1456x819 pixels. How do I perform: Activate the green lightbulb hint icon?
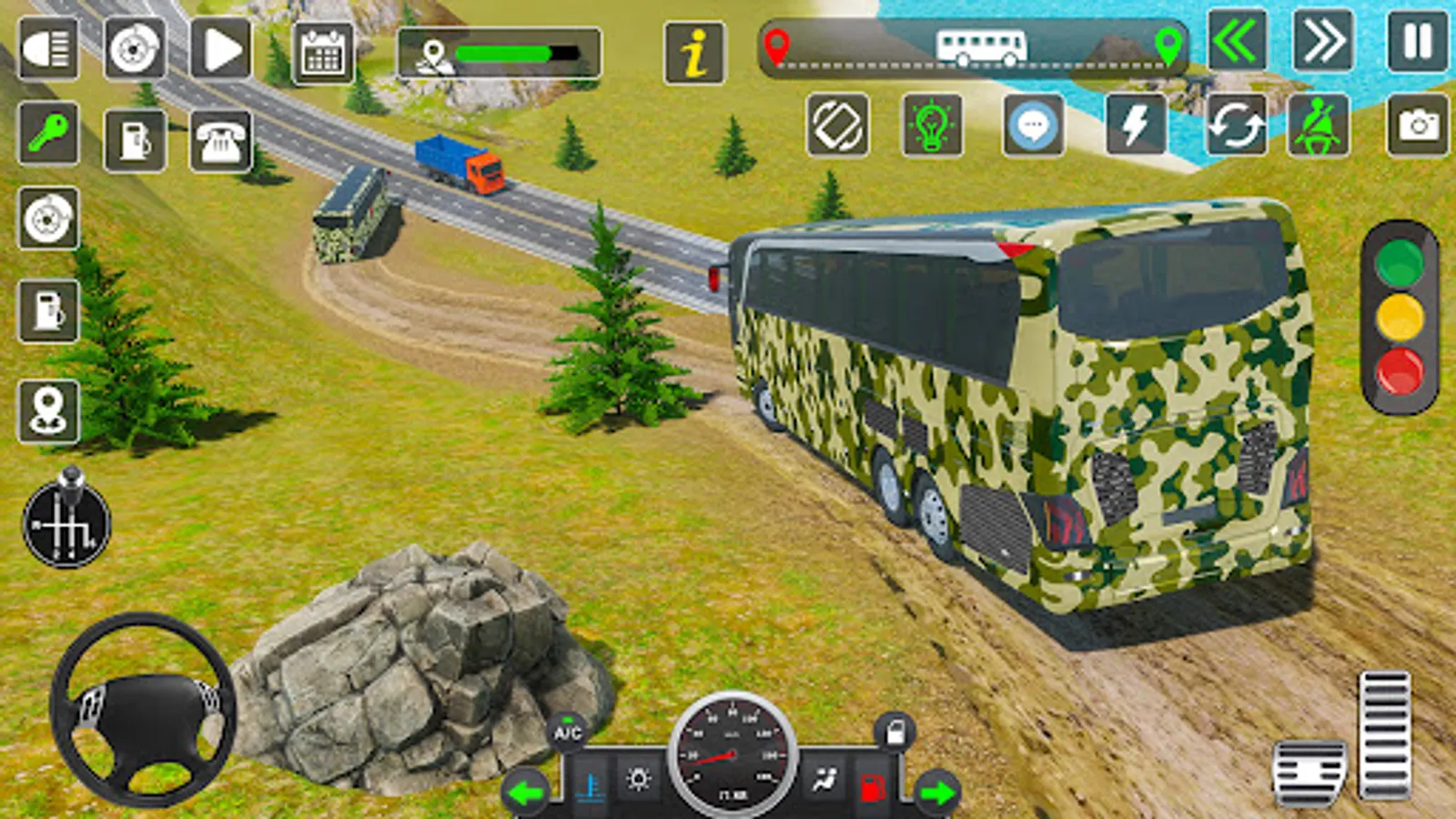pyautogui.click(x=932, y=126)
